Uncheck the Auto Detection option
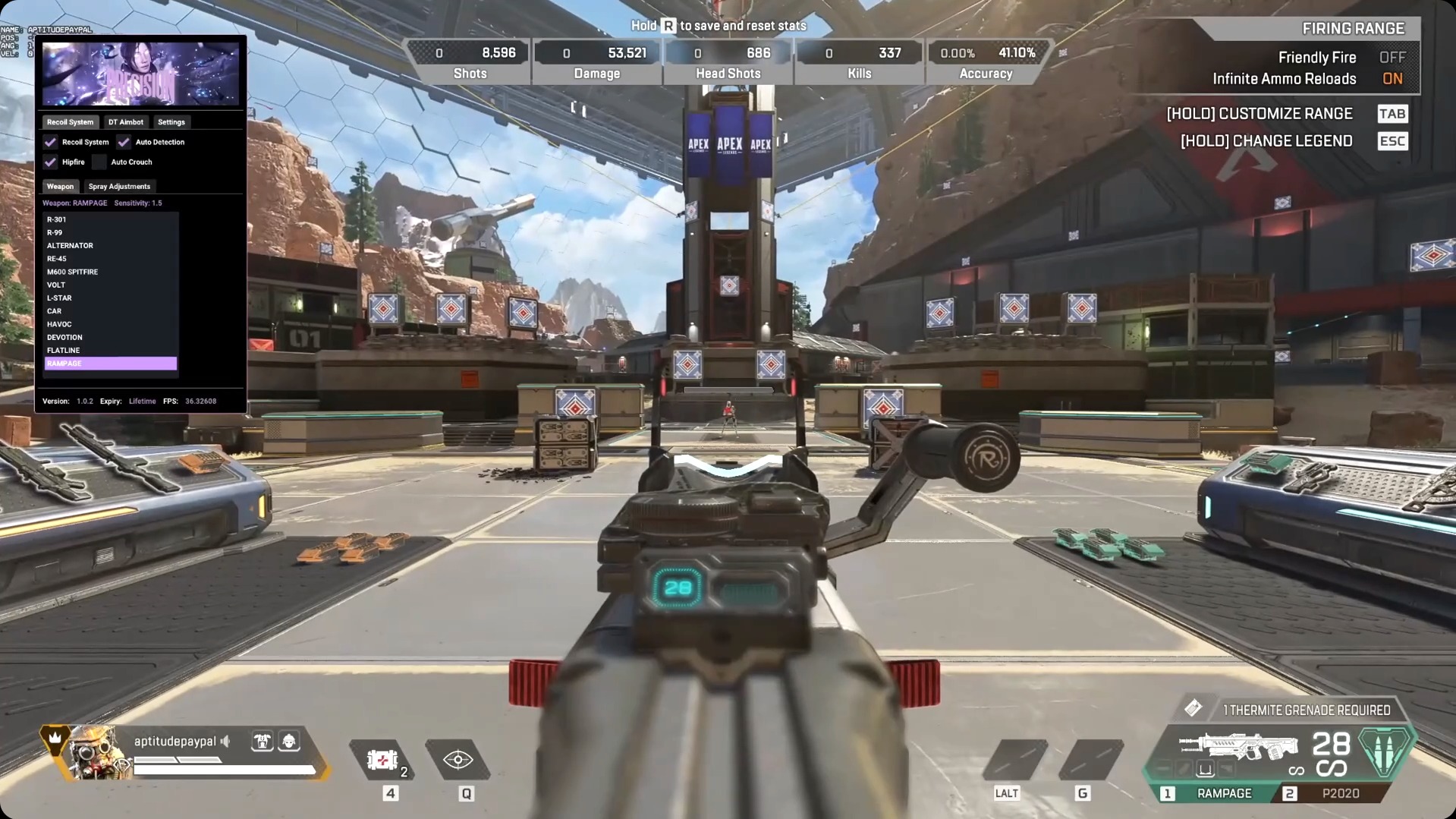 pos(124,141)
